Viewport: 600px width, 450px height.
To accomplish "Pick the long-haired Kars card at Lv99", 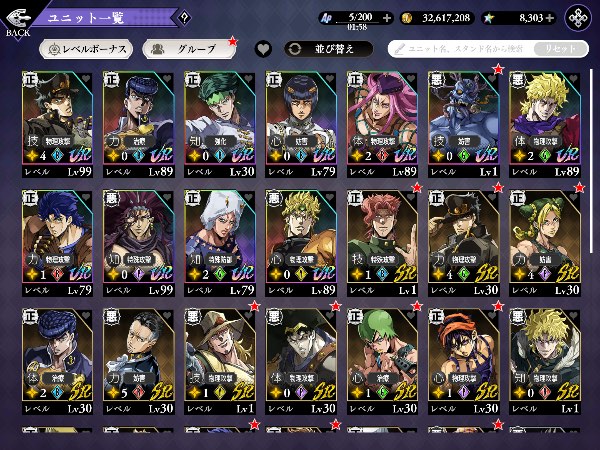I will click(140, 241).
